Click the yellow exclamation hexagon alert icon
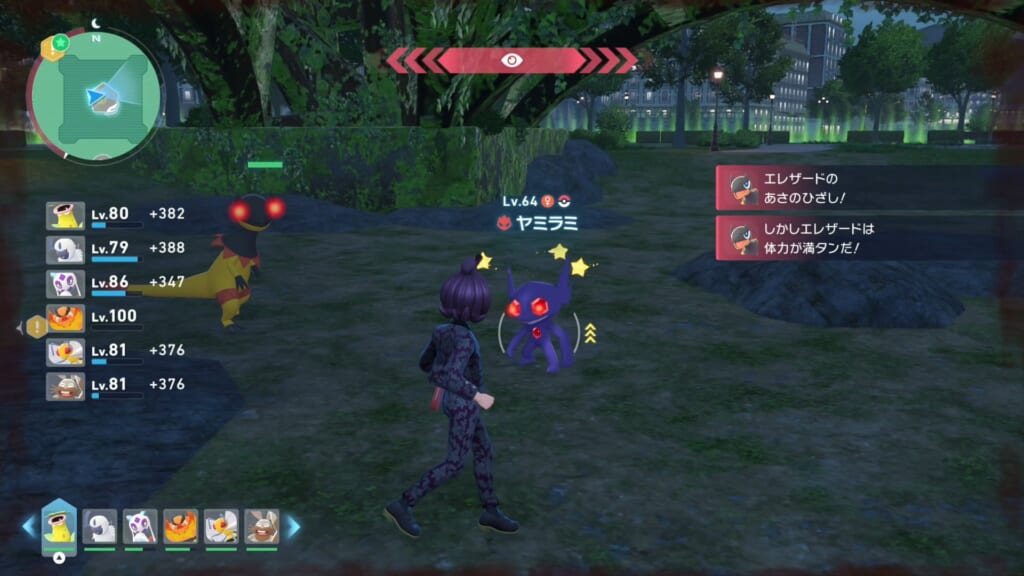The width and height of the screenshot is (1024, 576). [36, 326]
